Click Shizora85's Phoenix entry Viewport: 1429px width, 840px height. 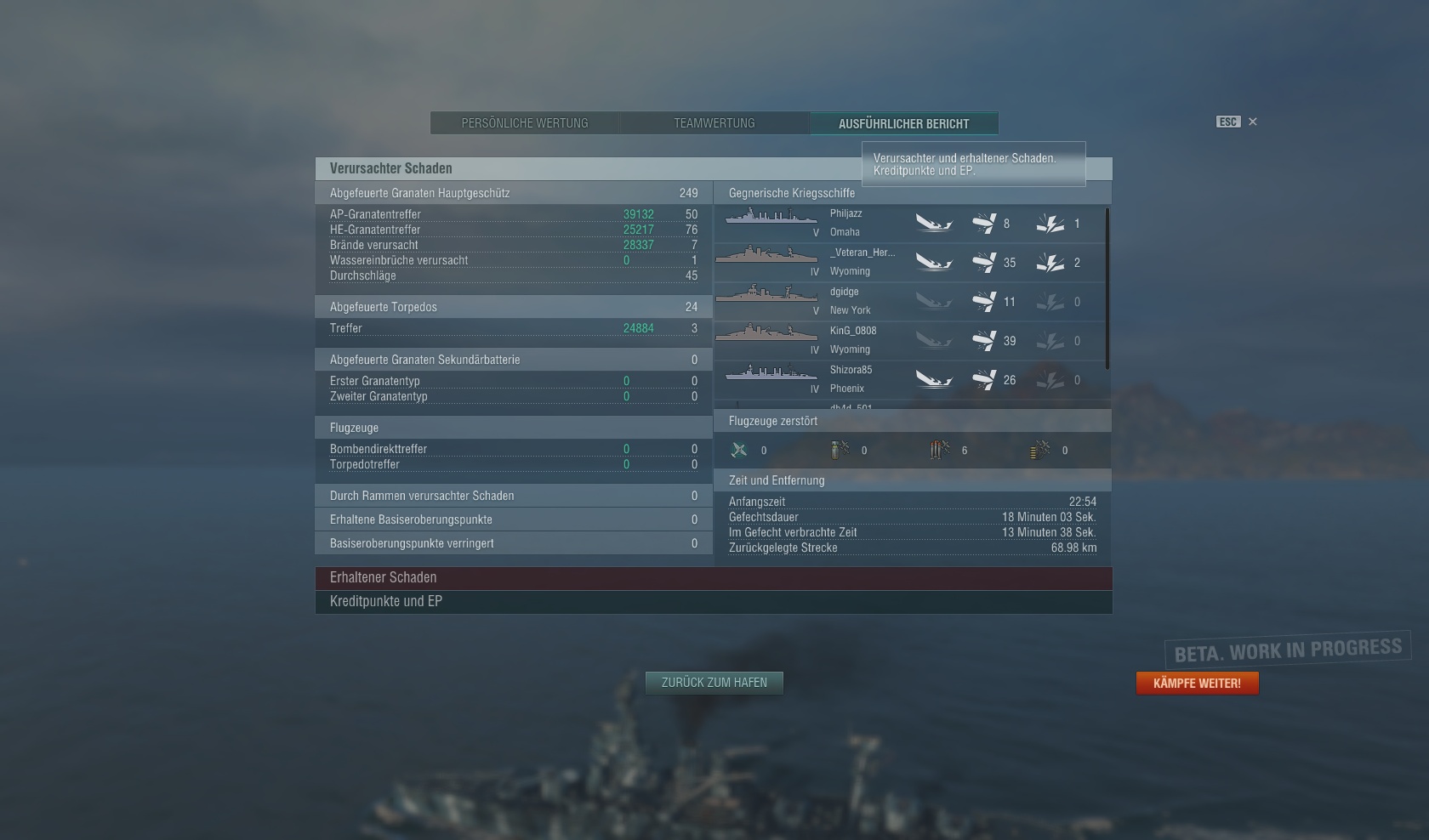tap(908, 379)
